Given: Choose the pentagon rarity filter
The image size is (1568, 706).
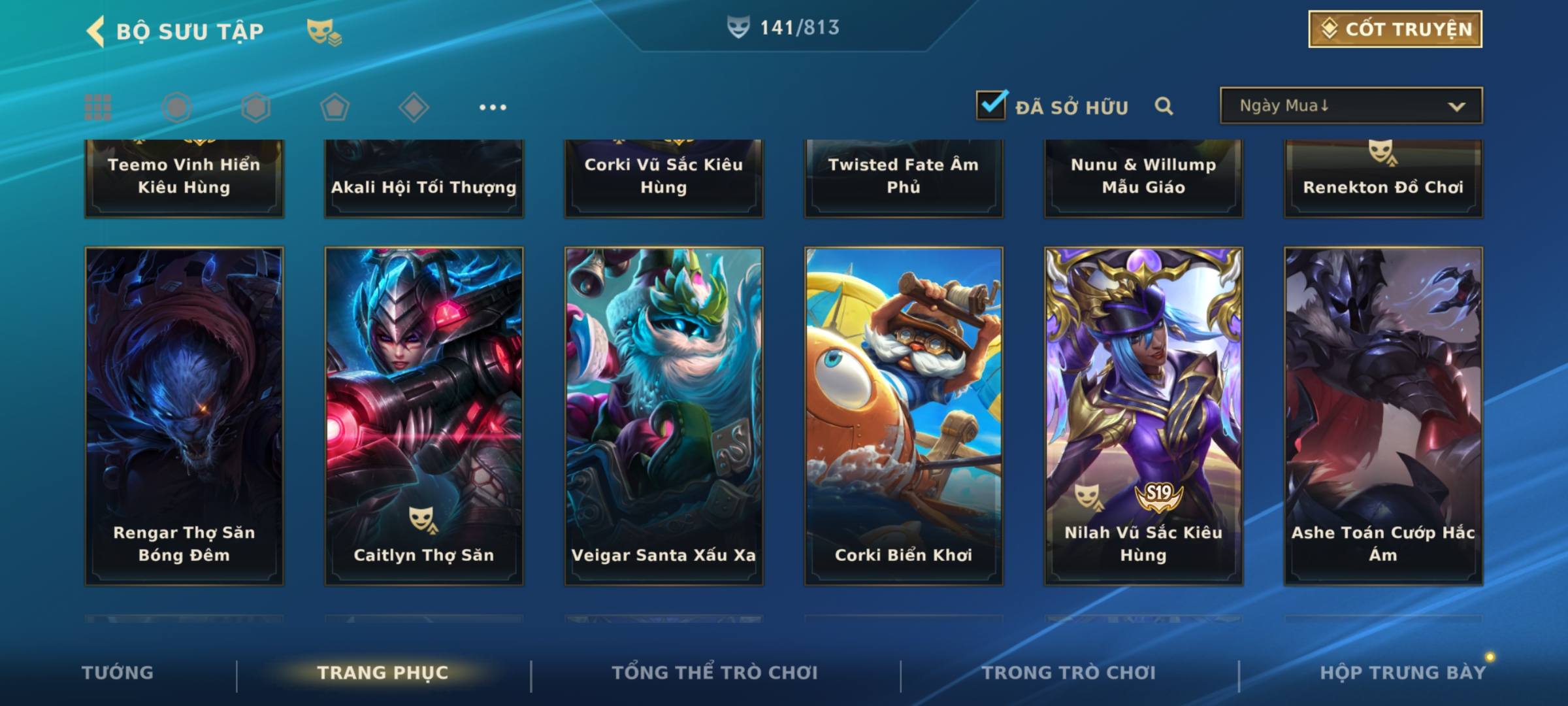Looking at the screenshot, I should coord(335,107).
